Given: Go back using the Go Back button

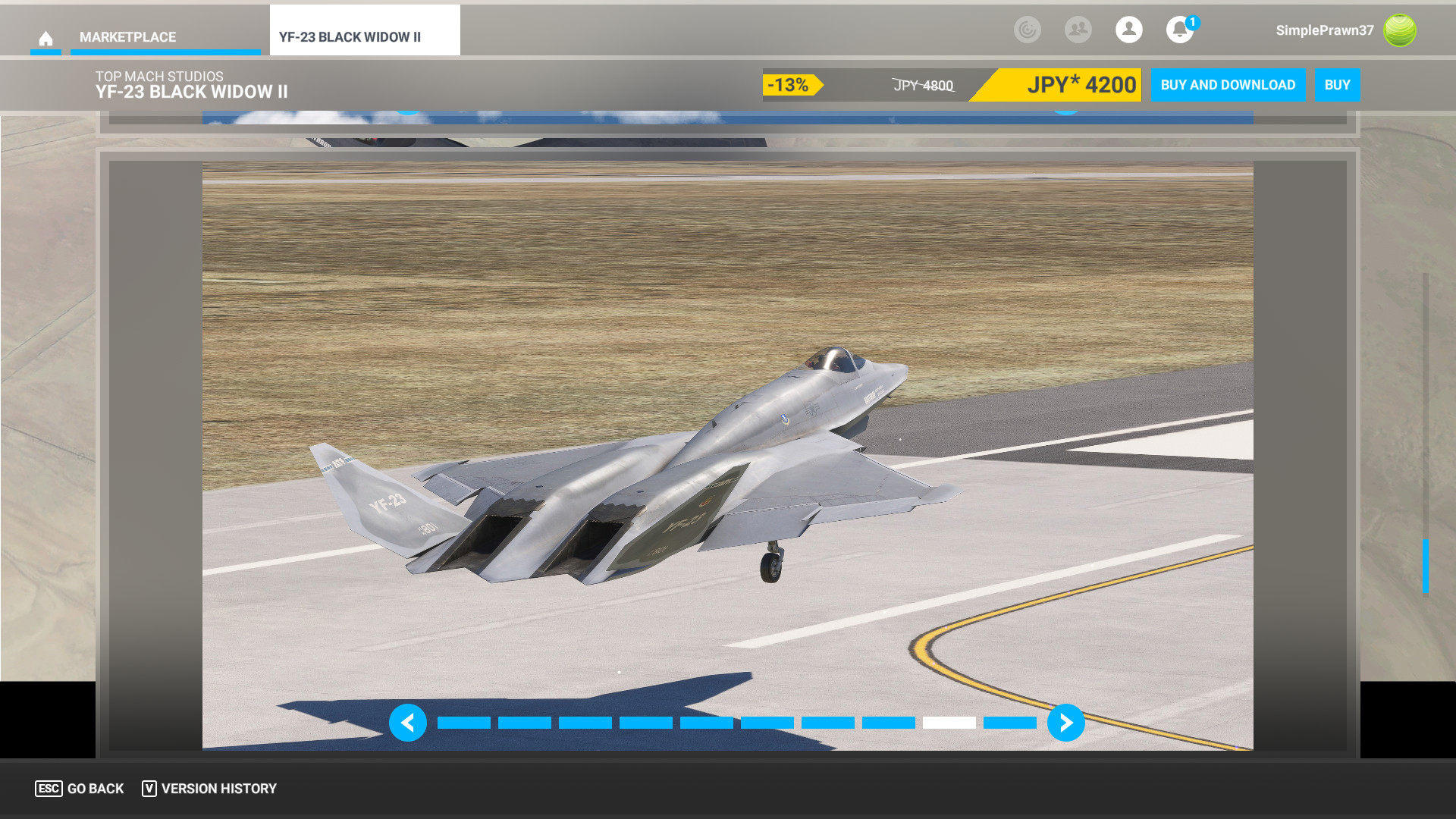Looking at the screenshot, I should 80,789.
